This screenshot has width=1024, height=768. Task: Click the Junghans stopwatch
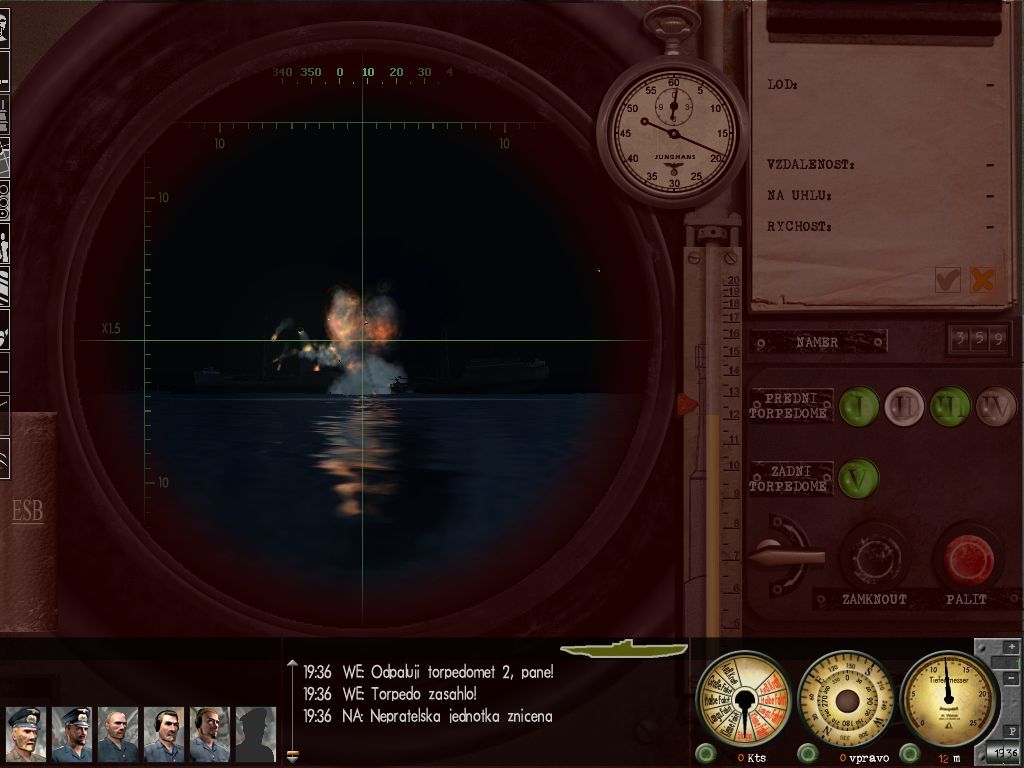[x=673, y=132]
